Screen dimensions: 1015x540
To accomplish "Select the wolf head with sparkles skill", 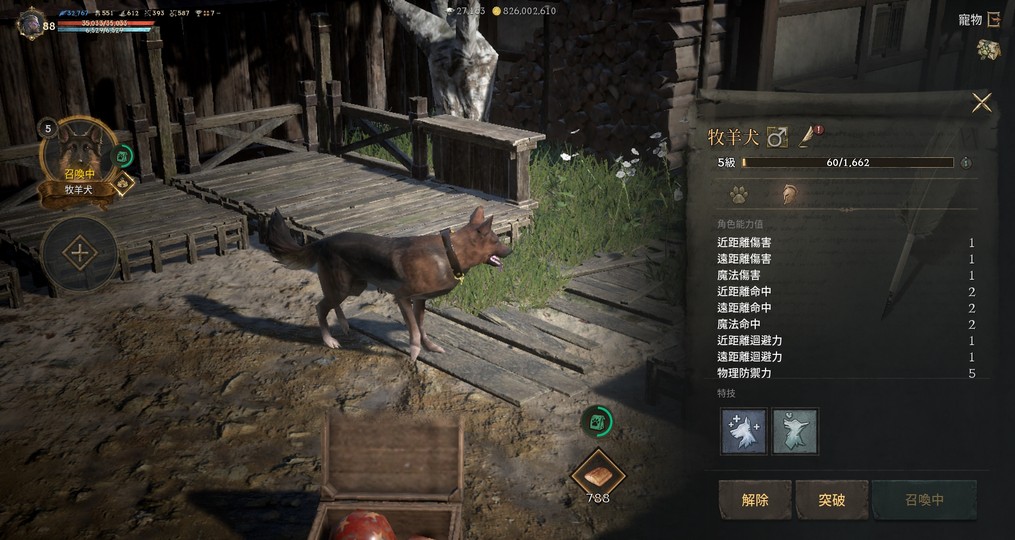I will pyautogui.click(x=744, y=431).
